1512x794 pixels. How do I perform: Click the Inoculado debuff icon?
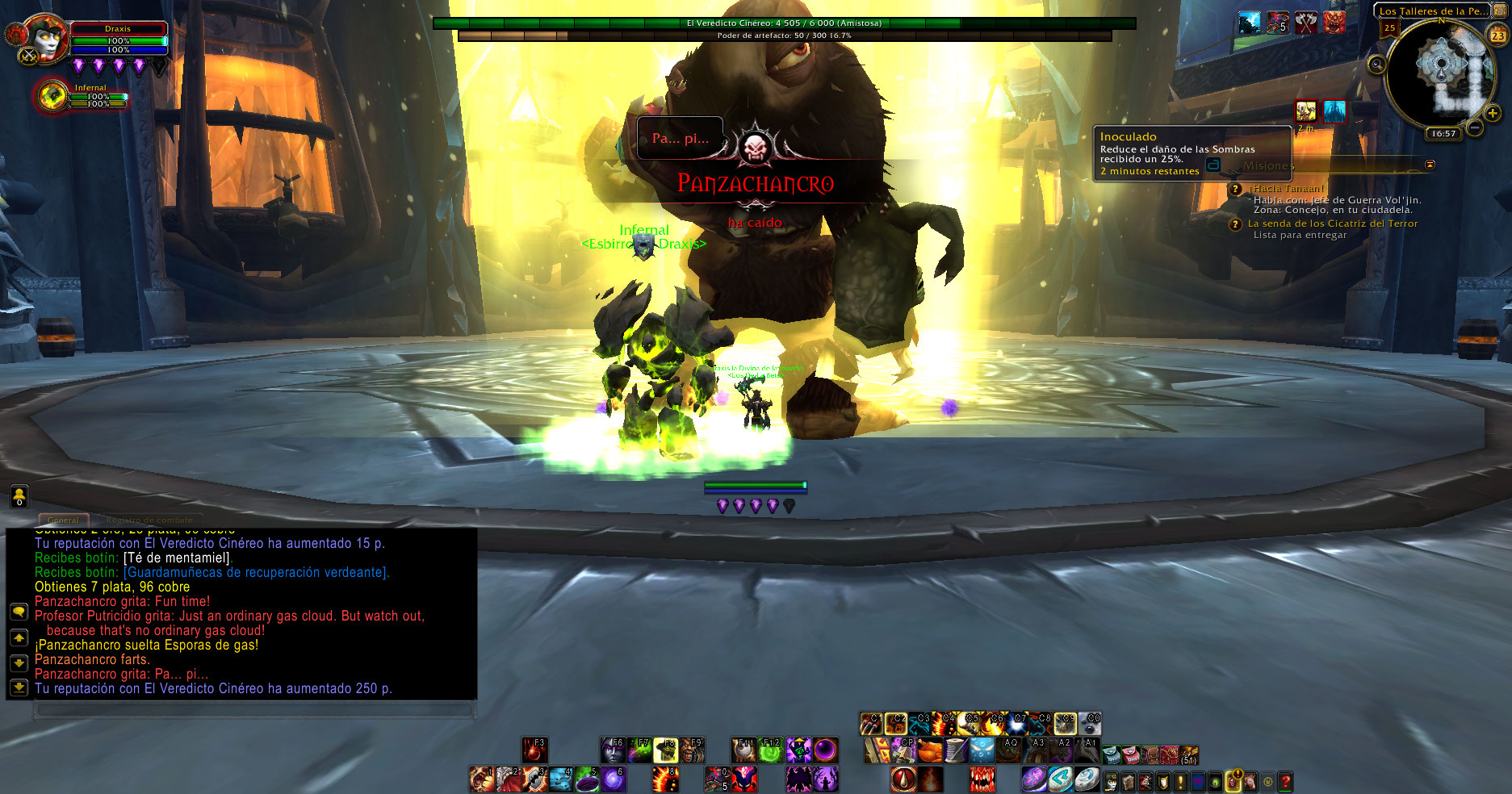(x=1305, y=111)
